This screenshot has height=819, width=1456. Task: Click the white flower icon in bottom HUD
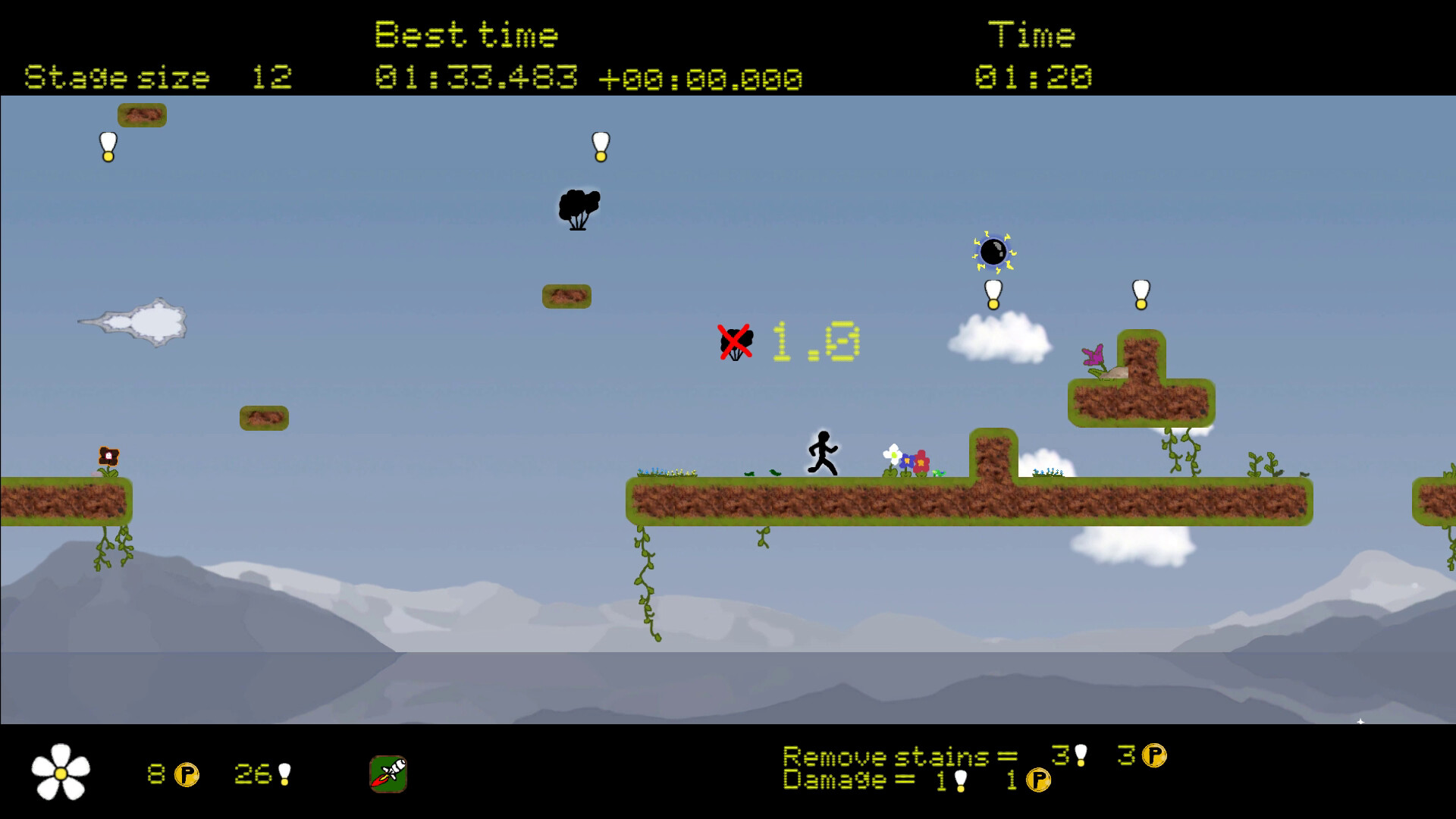(x=62, y=771)
